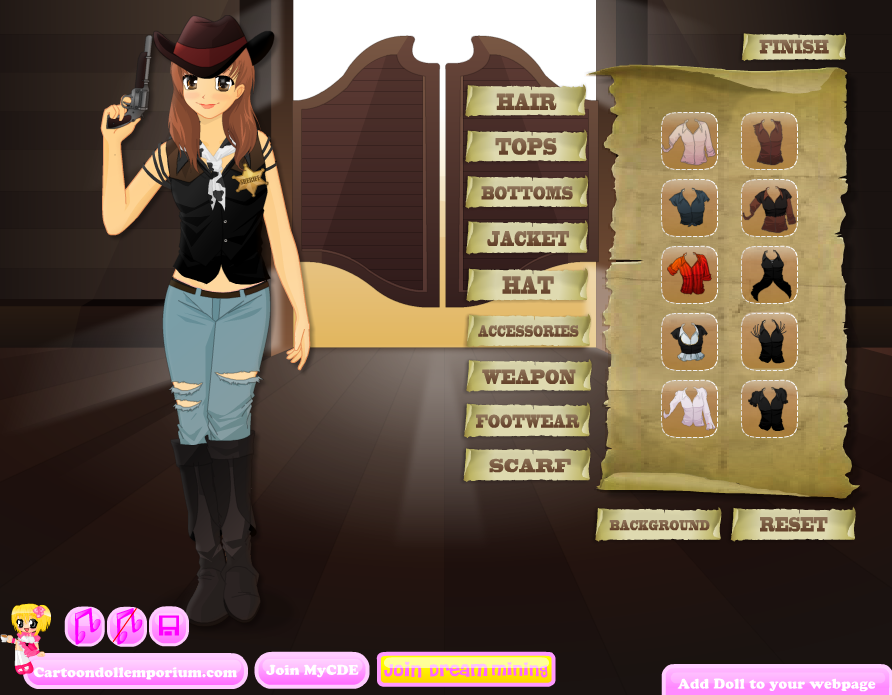Select the black top with white ruffle hem
Viewport: 892px width, 695px height.
pyautogui.click(x=689, y=342)
